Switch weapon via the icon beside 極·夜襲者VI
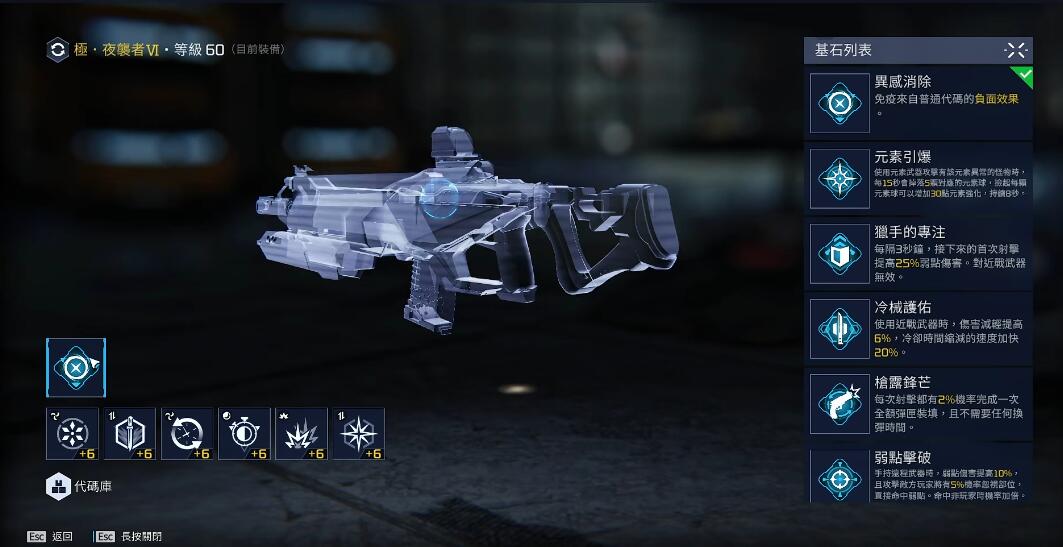This screenshot has height=547, width=1063. click(58, 50)
